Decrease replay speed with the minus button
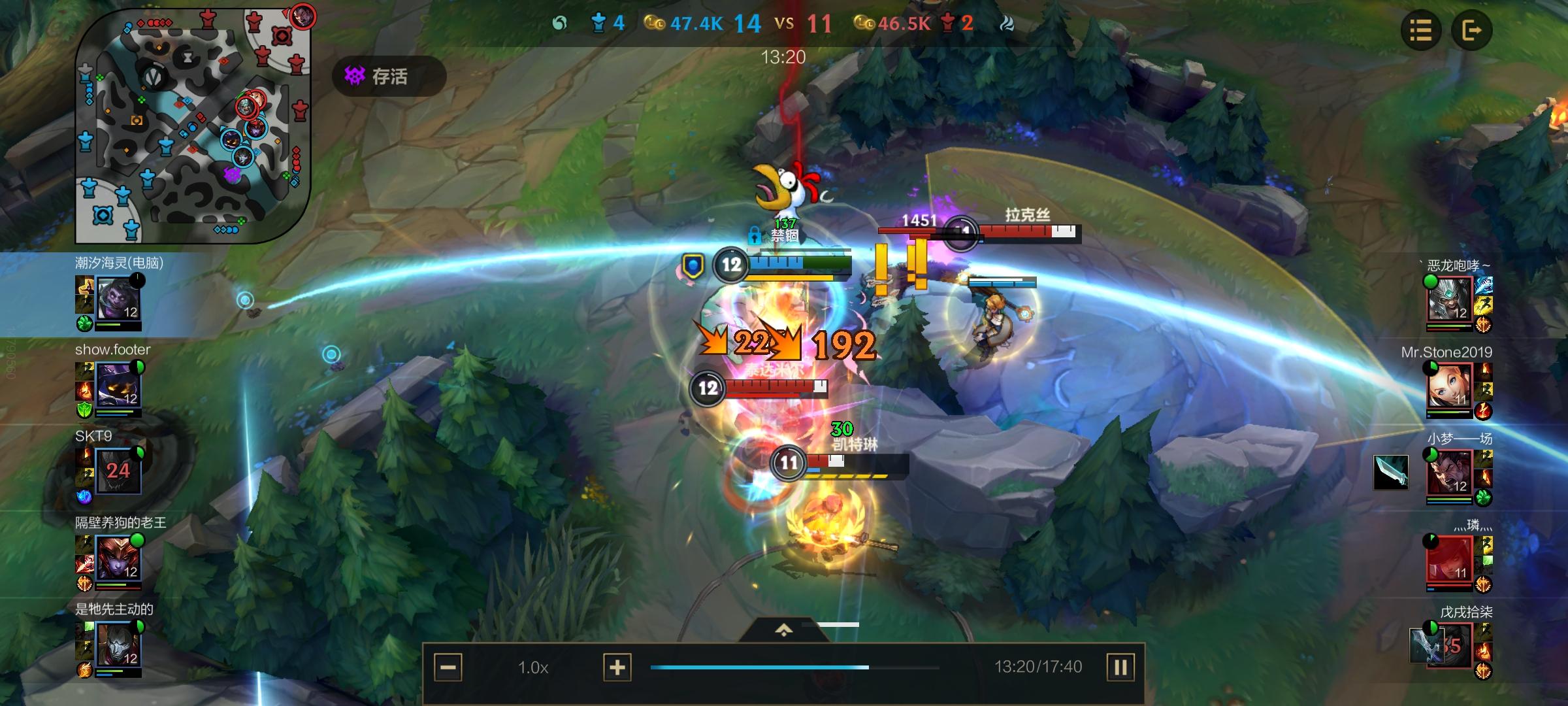The height and width of the screenshot is (706, 1568). pos(448,667)
